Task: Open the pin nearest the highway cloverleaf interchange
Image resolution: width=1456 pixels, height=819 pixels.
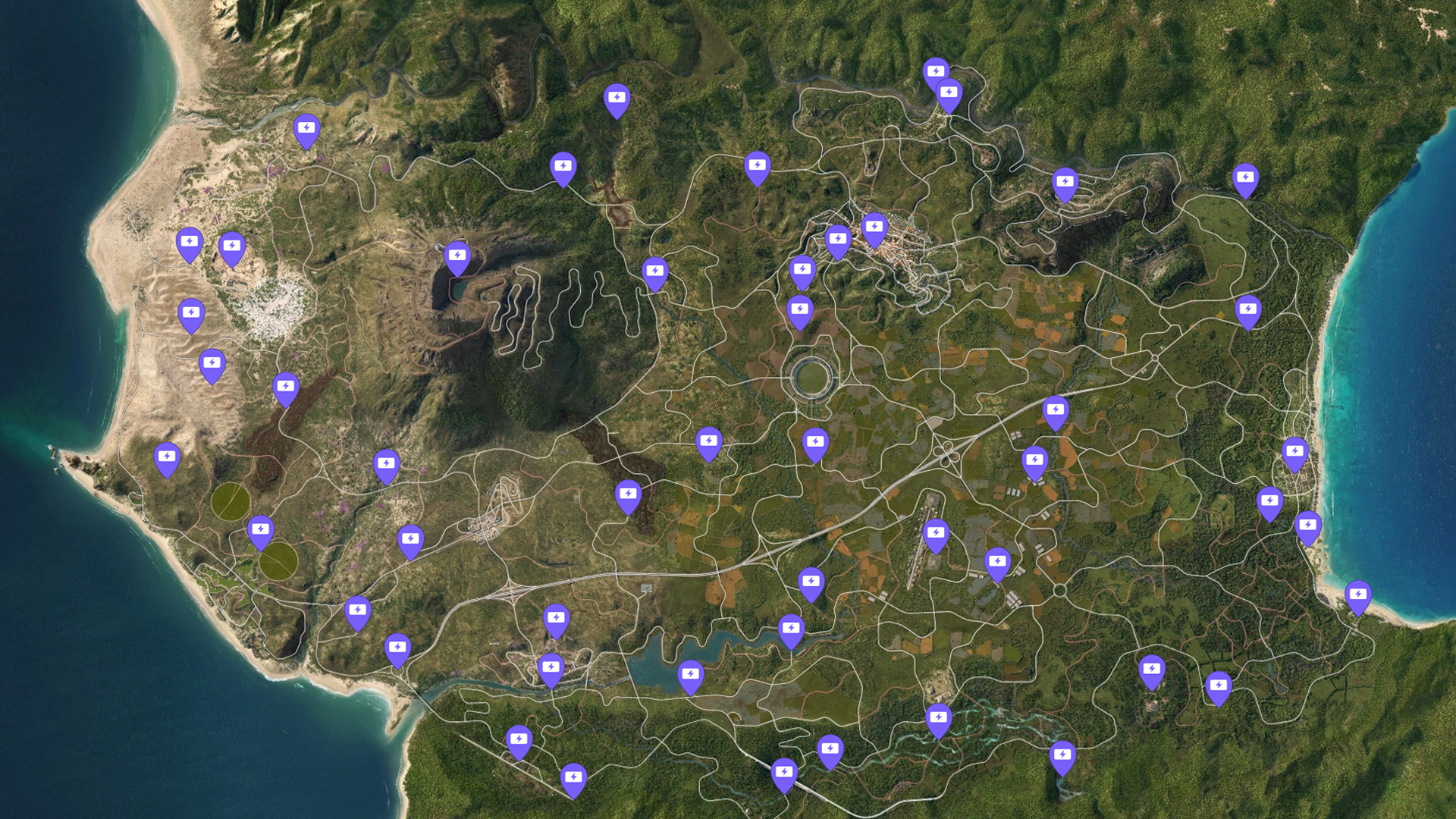Action: click(1034, 459)
